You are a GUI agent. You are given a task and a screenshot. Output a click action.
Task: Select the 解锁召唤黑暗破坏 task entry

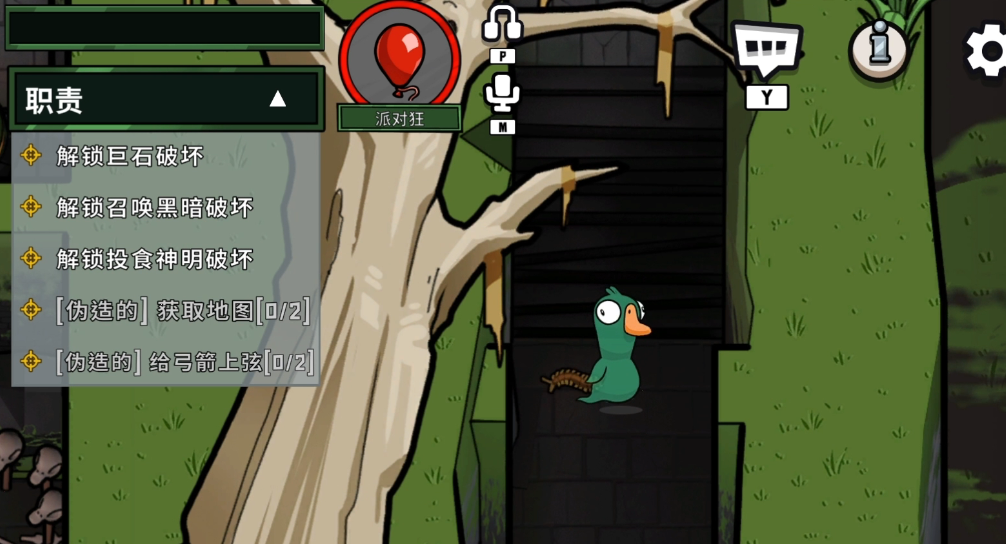pos(155,207)
